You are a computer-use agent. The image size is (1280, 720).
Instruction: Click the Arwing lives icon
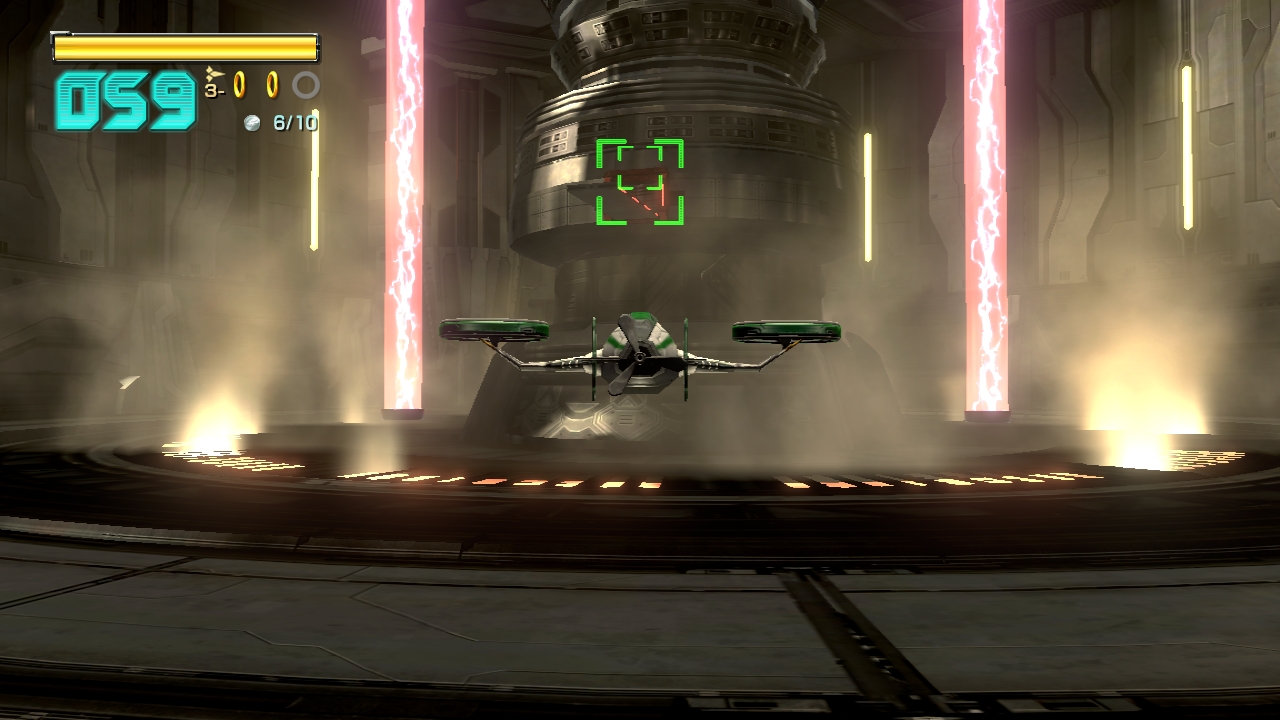click(x=214, y=75)
